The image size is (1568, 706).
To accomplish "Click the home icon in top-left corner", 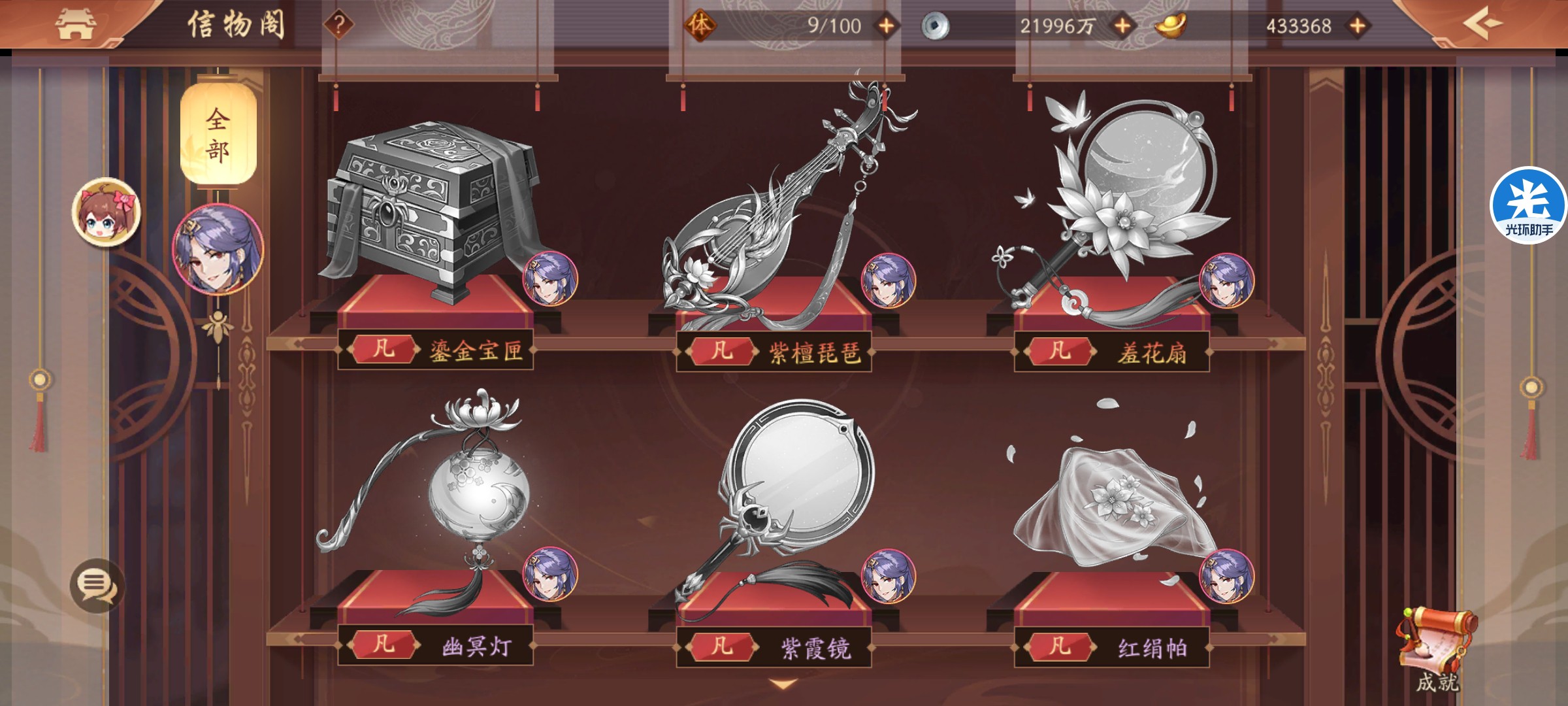I will (77, 25).
